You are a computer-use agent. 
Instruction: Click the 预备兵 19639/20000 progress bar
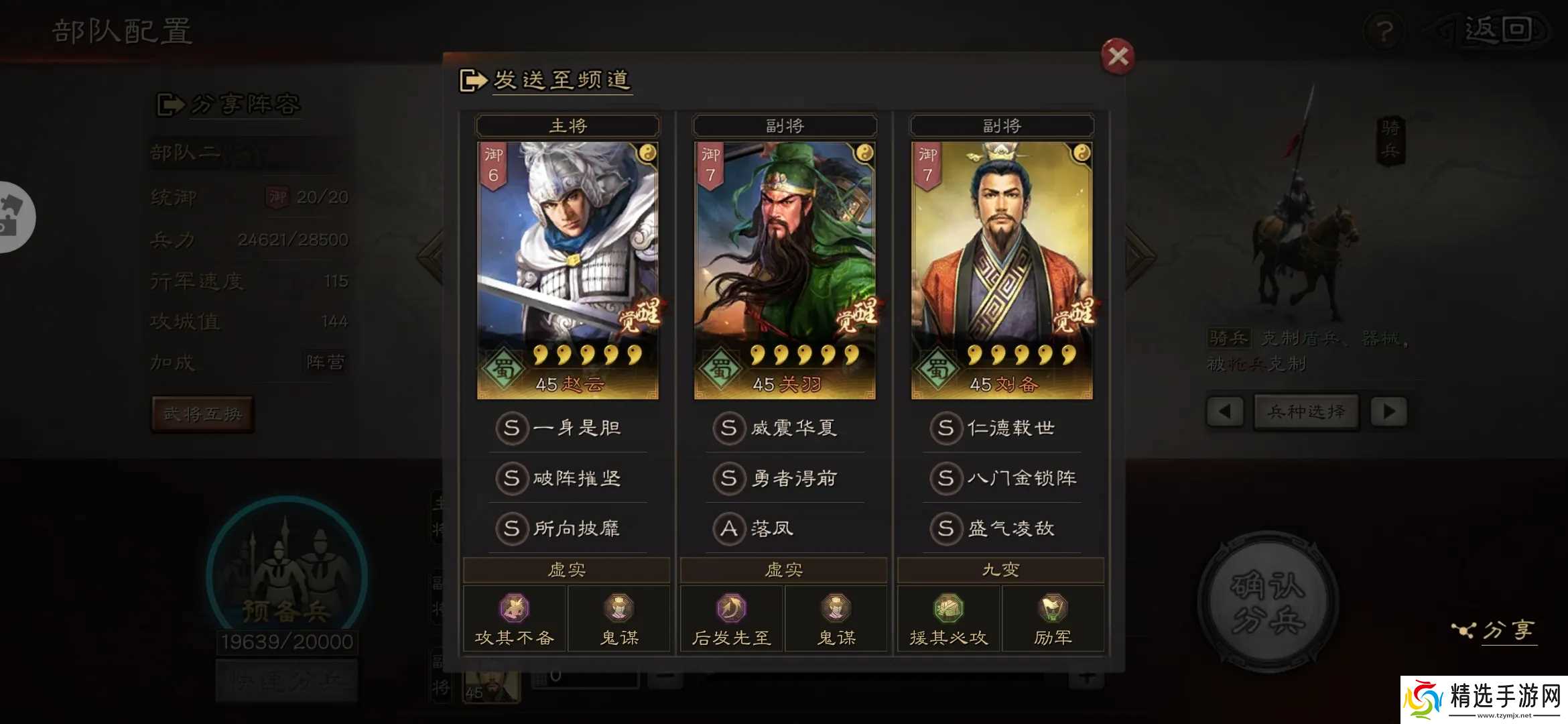(x=287, y=642)
